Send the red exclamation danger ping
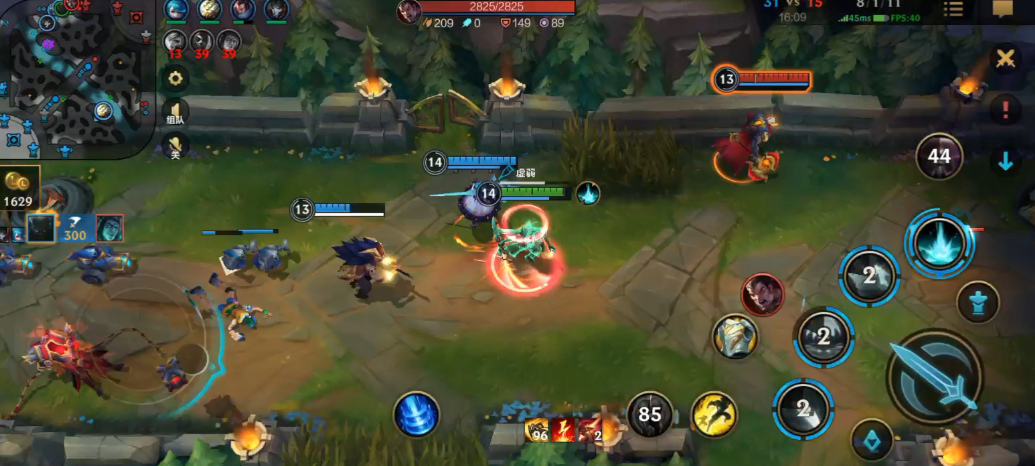 (x=1005, y=109)
